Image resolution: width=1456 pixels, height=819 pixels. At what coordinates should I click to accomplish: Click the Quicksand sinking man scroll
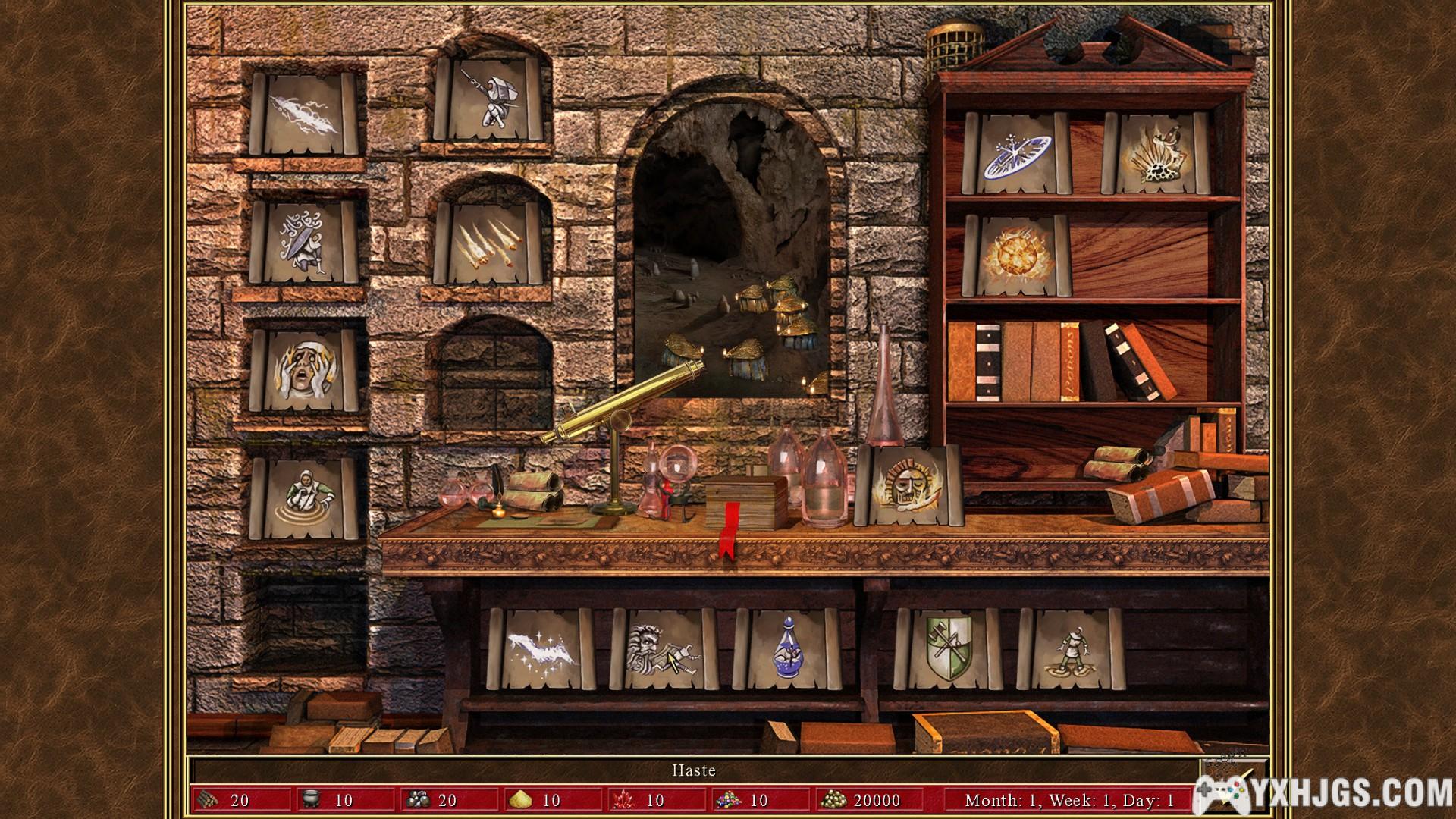[303, 497]
